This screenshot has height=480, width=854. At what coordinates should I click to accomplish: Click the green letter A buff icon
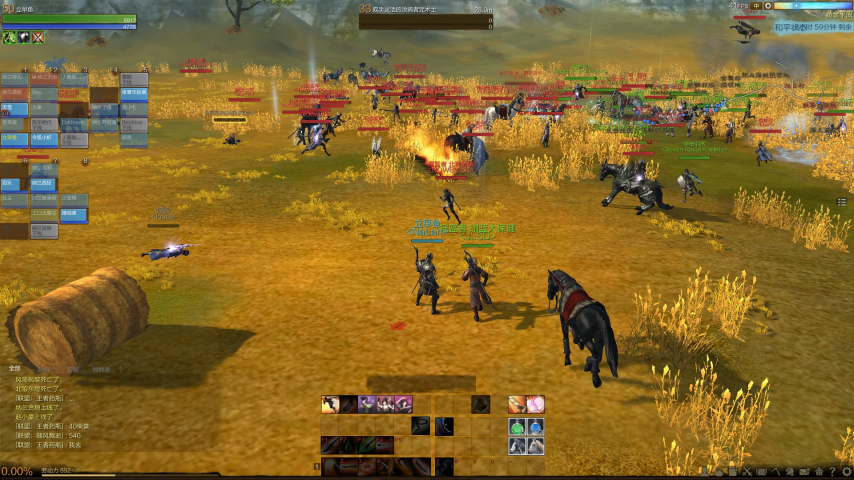click(8, 38)
